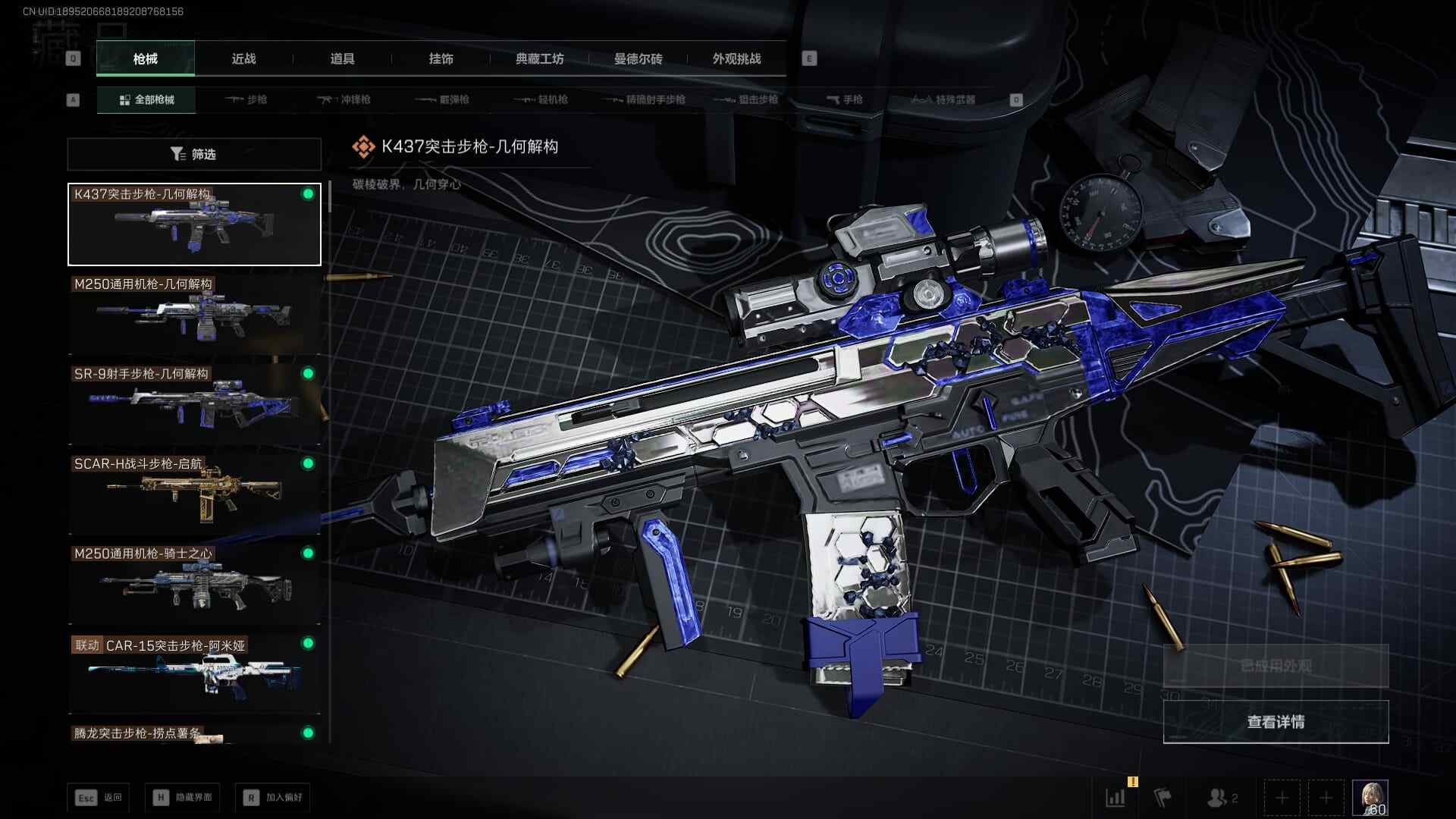Image resolution: width=1456 pixels, height=819 pixels.
Task: Open the player avatar profile
Action: [x=1370, y=798]
